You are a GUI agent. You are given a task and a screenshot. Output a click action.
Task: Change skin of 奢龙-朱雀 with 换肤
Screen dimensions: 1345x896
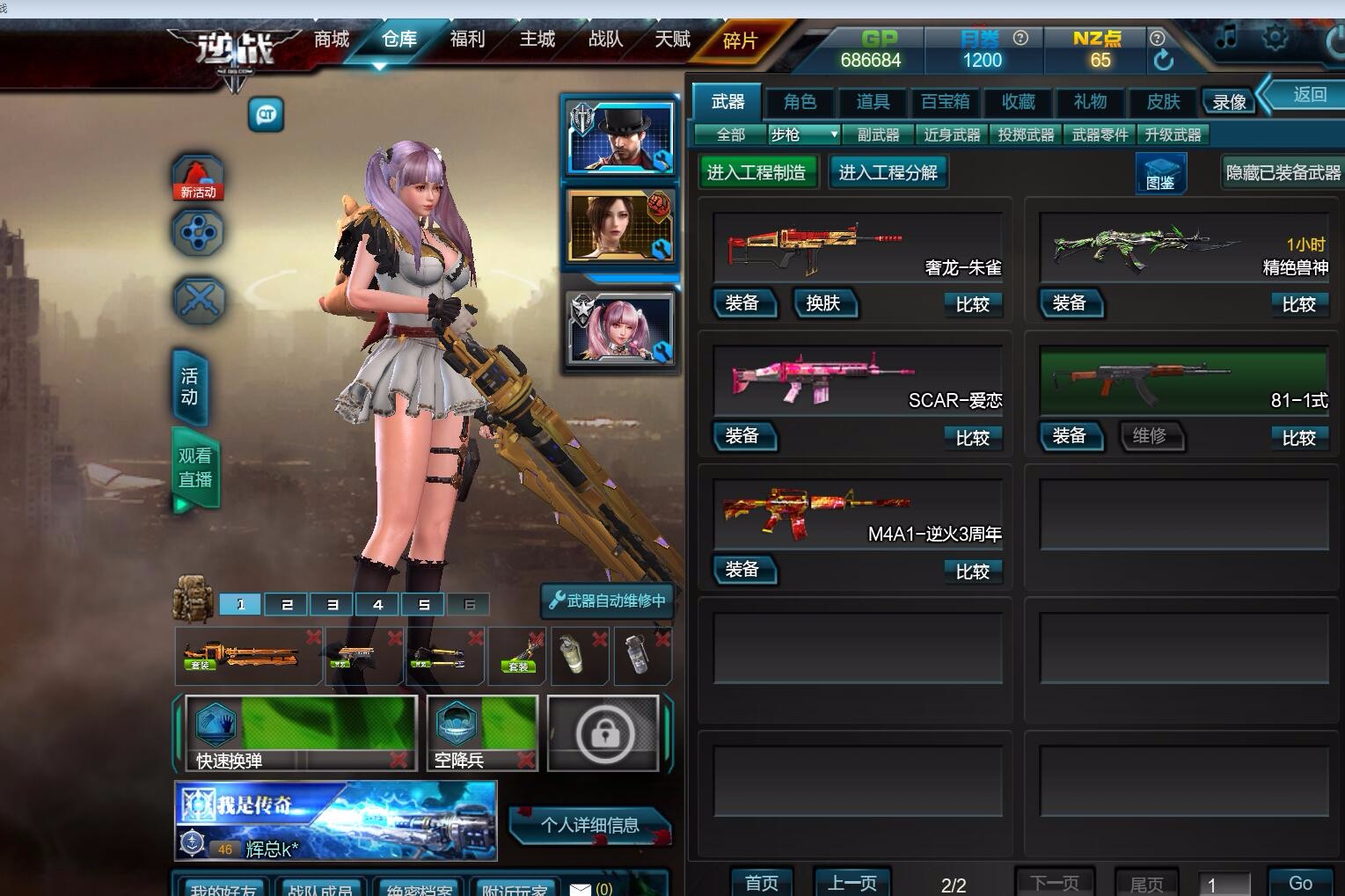pyautogui.click(x=823, y=303)
